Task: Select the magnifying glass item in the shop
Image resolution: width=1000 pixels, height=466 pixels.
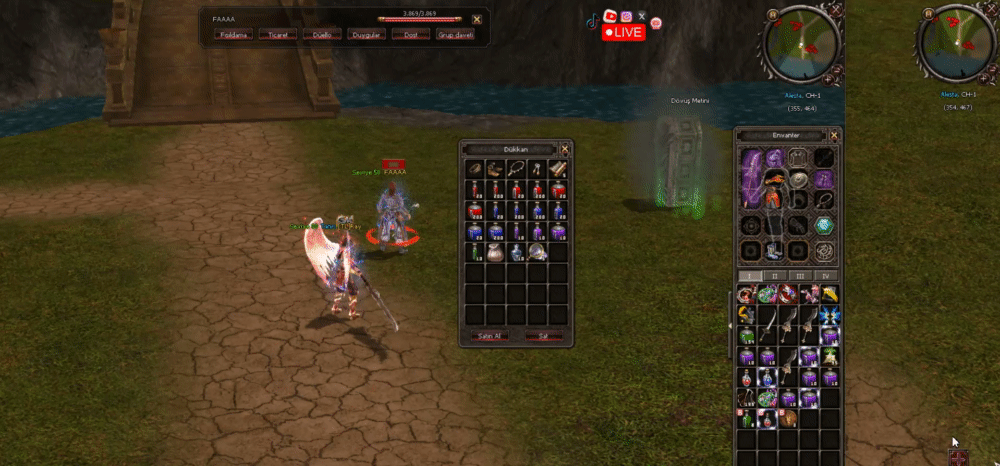Action: 536,252
